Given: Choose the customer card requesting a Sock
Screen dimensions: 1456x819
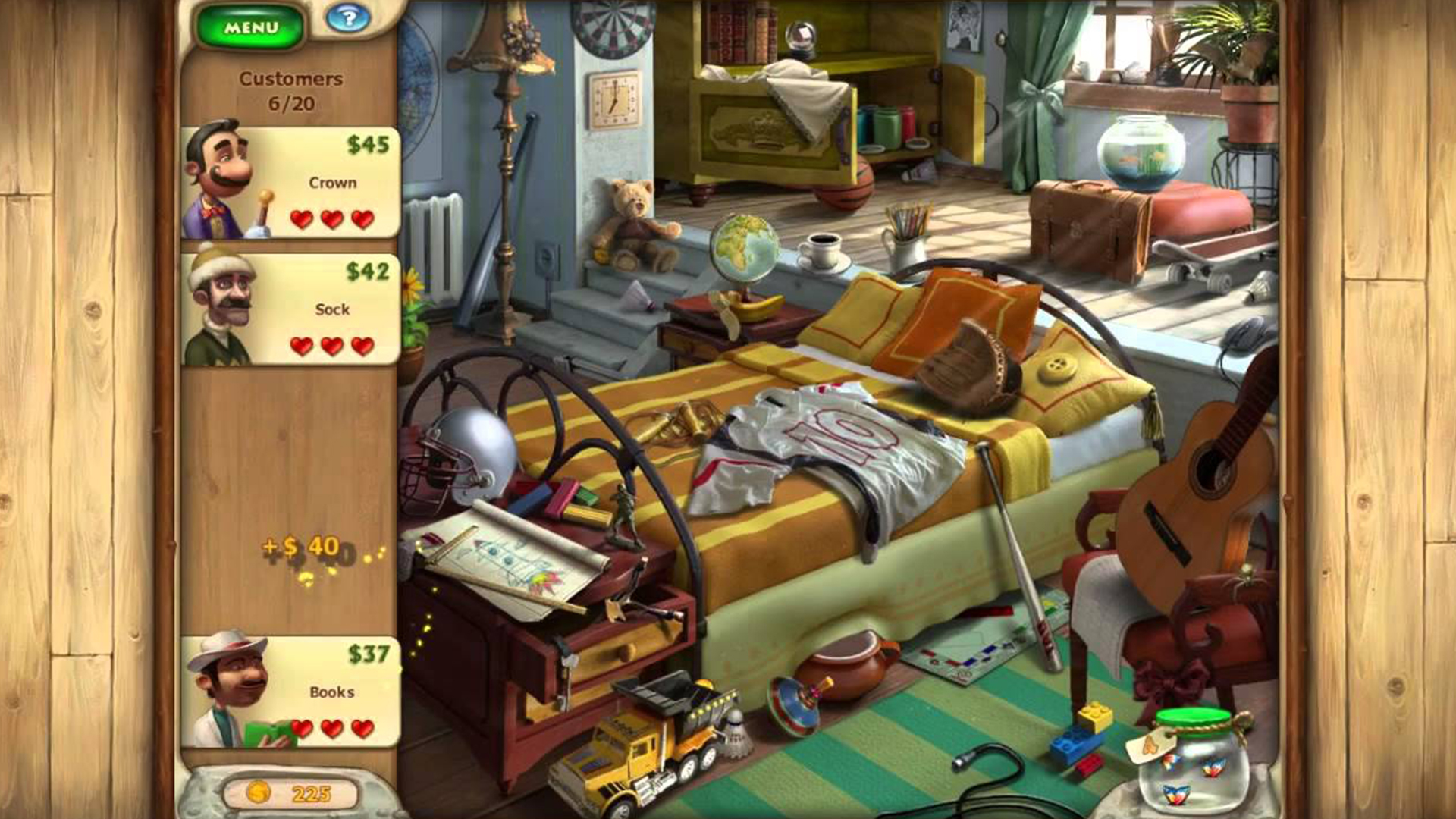Looking at the screenshot, I should 291,309.
